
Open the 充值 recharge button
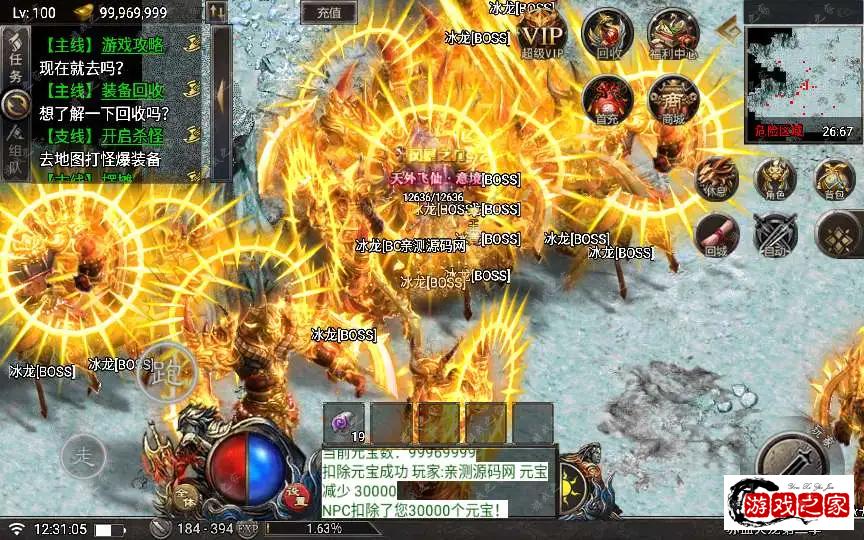(329, 13)
